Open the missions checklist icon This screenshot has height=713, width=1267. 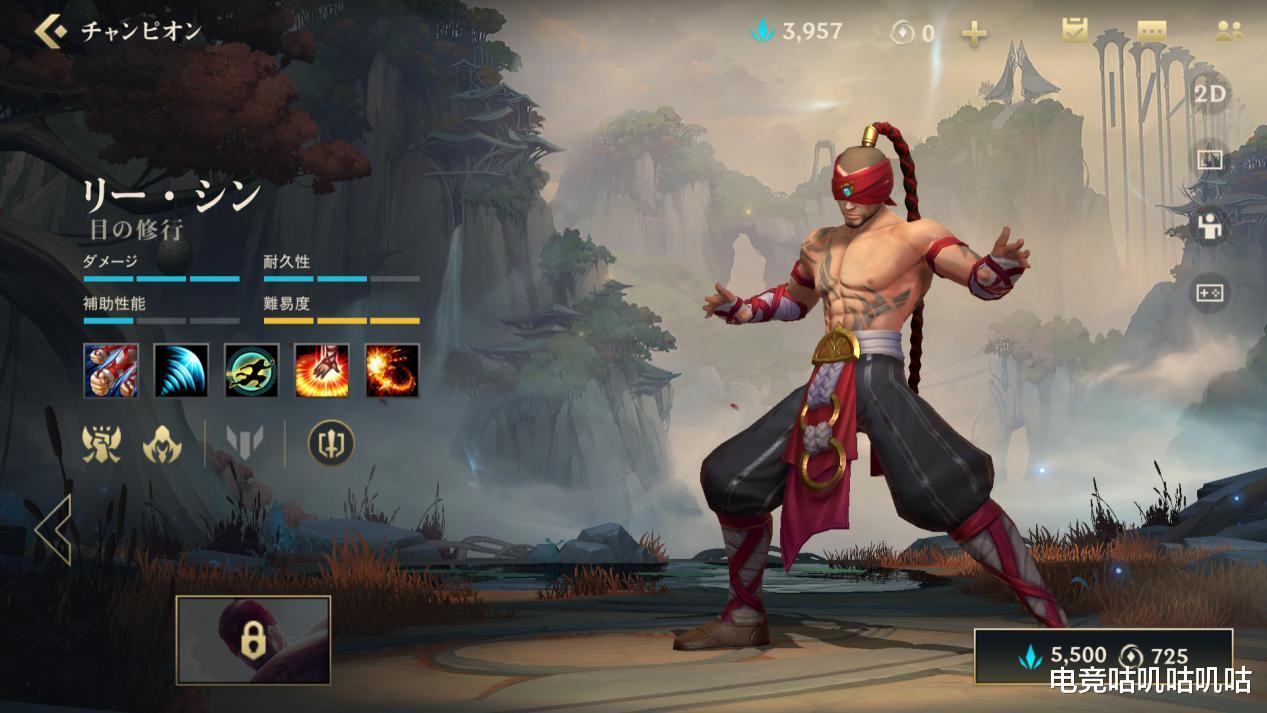point(1075,30)
